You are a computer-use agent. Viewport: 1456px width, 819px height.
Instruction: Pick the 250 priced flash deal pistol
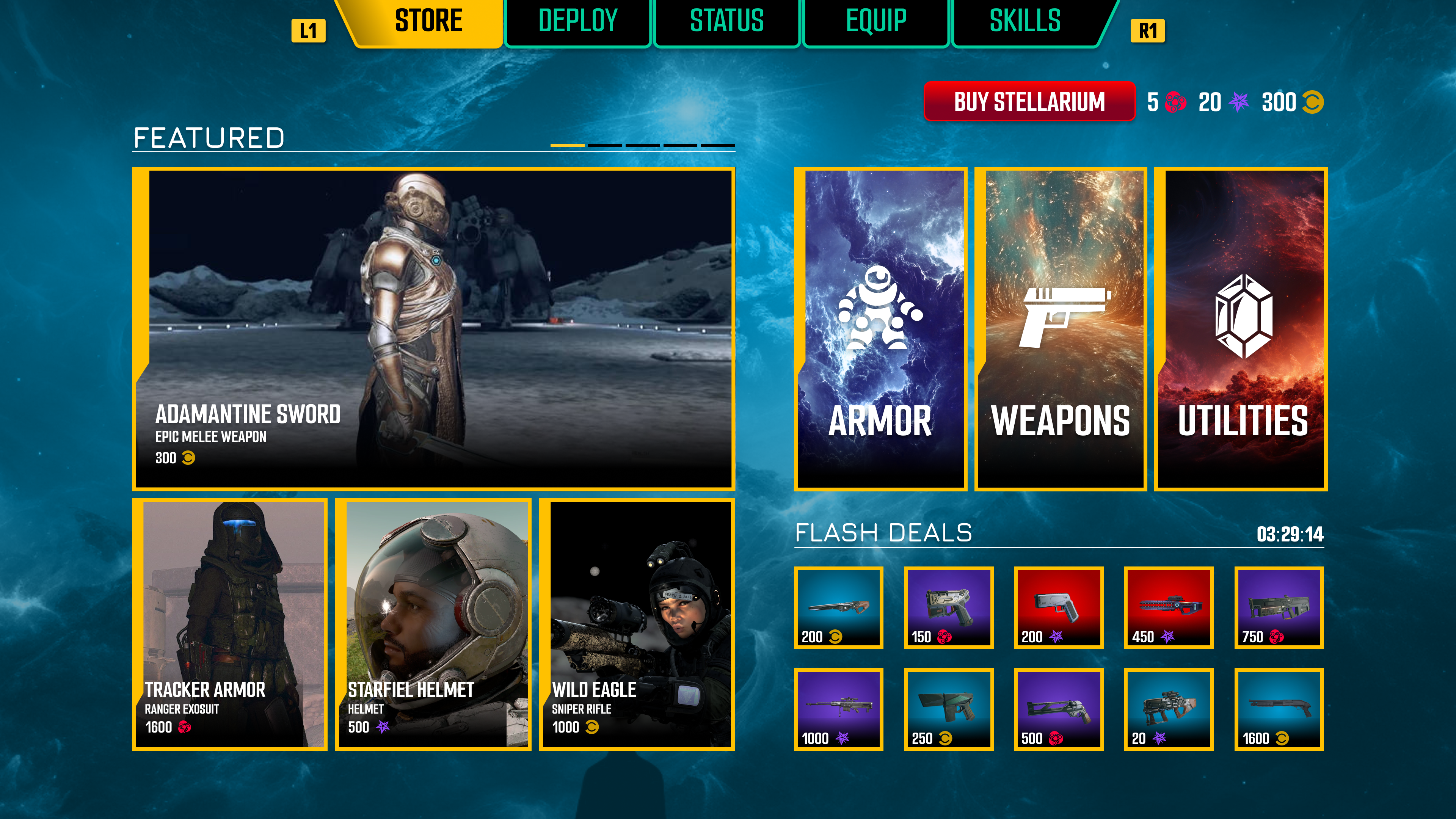click(x=948, y=709)
